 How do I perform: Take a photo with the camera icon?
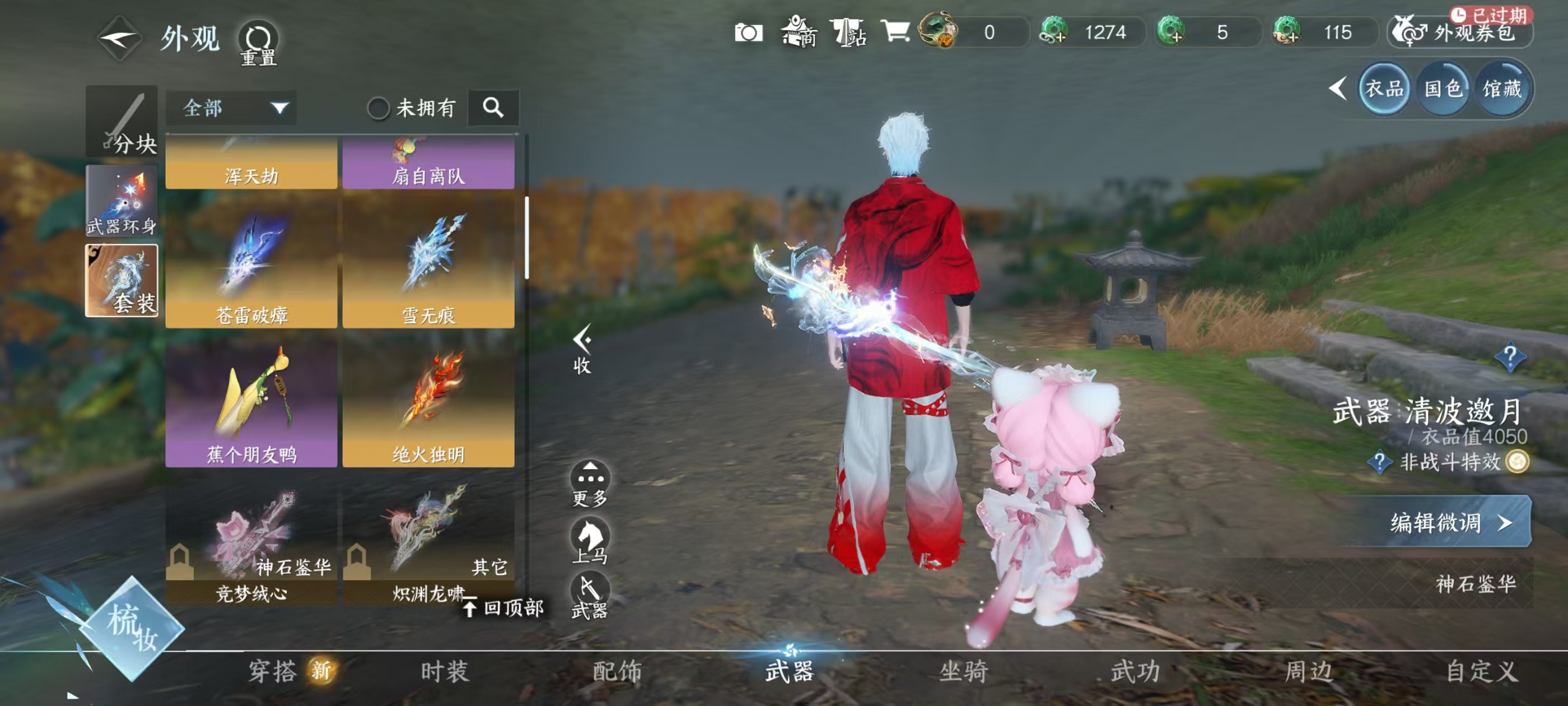point(748,32)
